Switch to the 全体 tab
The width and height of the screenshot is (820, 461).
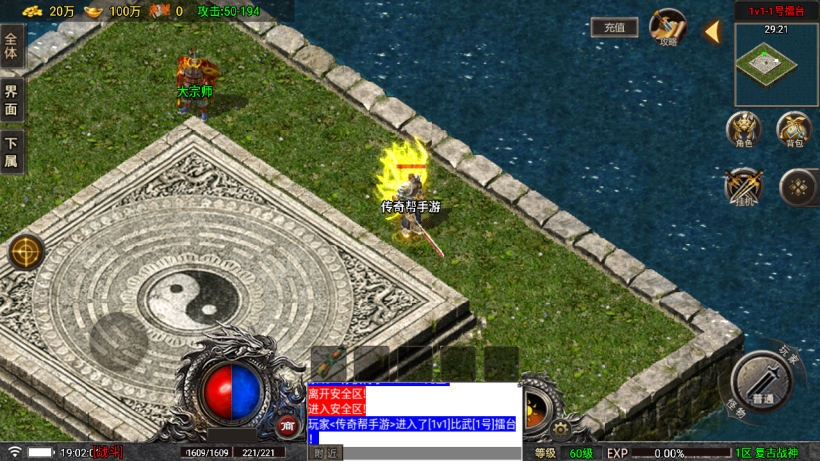(11, 46)
